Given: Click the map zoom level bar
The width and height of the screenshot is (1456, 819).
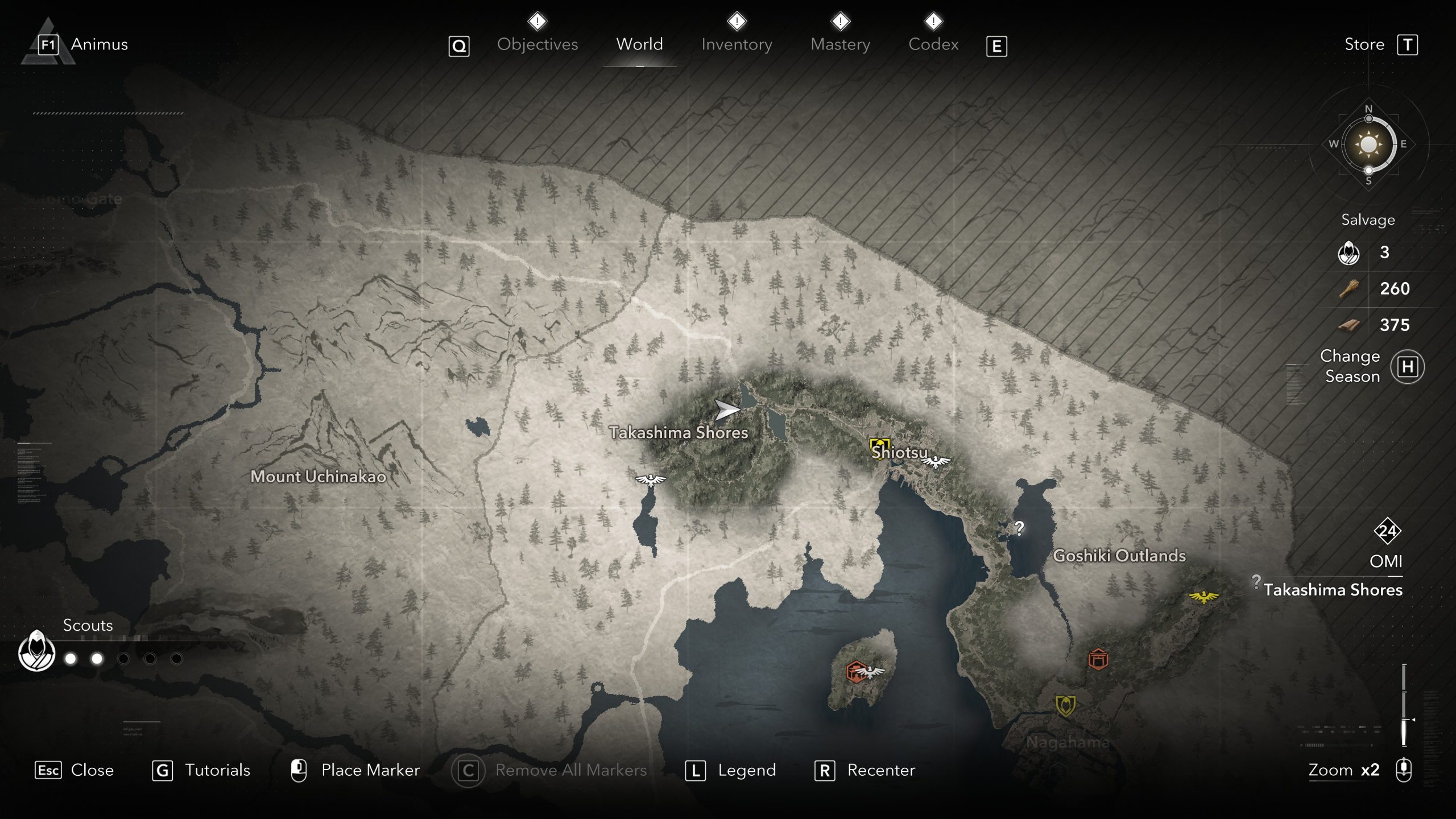Looking at the screenshot, I should point(1404,704).
